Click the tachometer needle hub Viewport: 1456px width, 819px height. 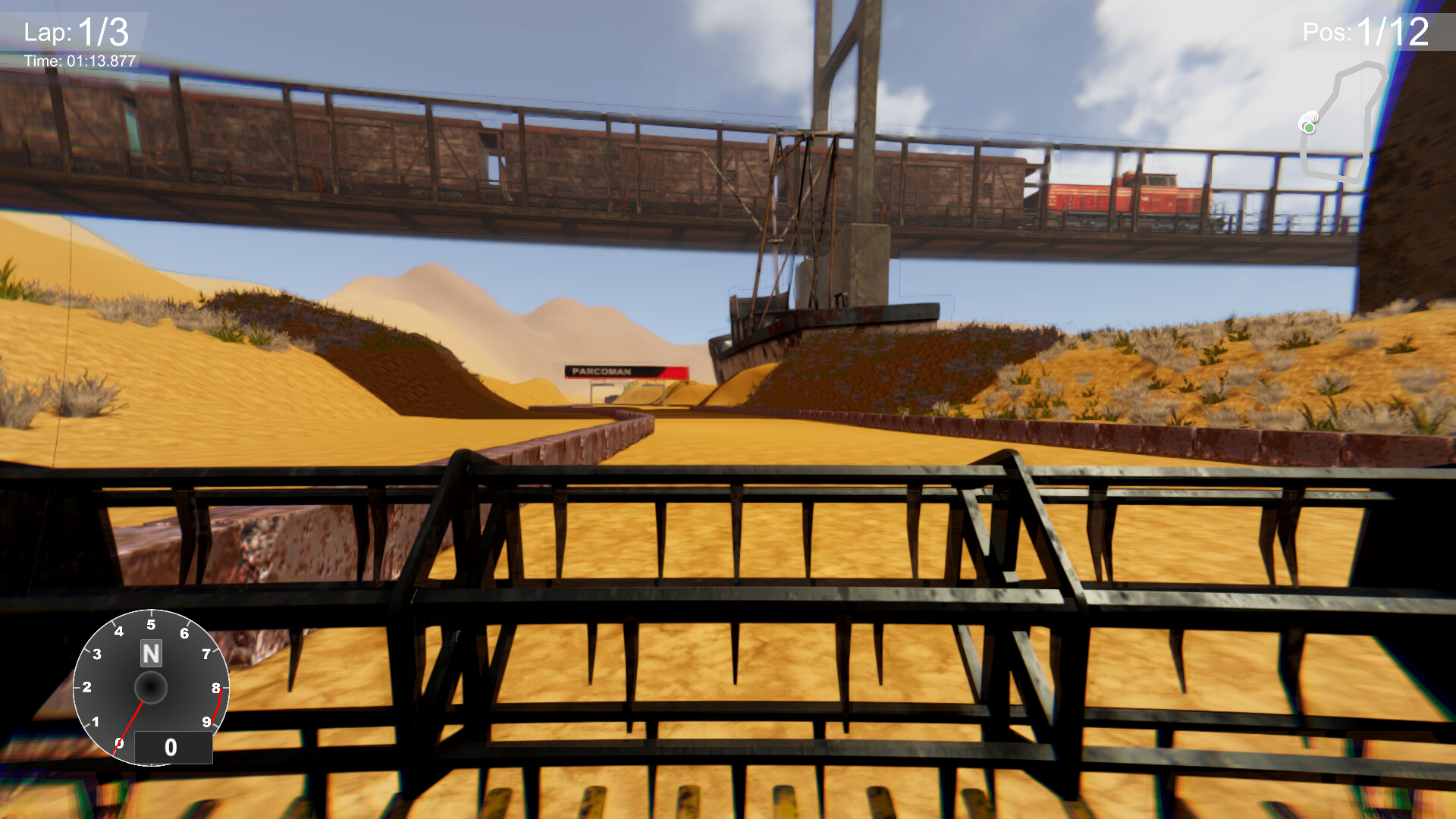click(x=152, y=687)
